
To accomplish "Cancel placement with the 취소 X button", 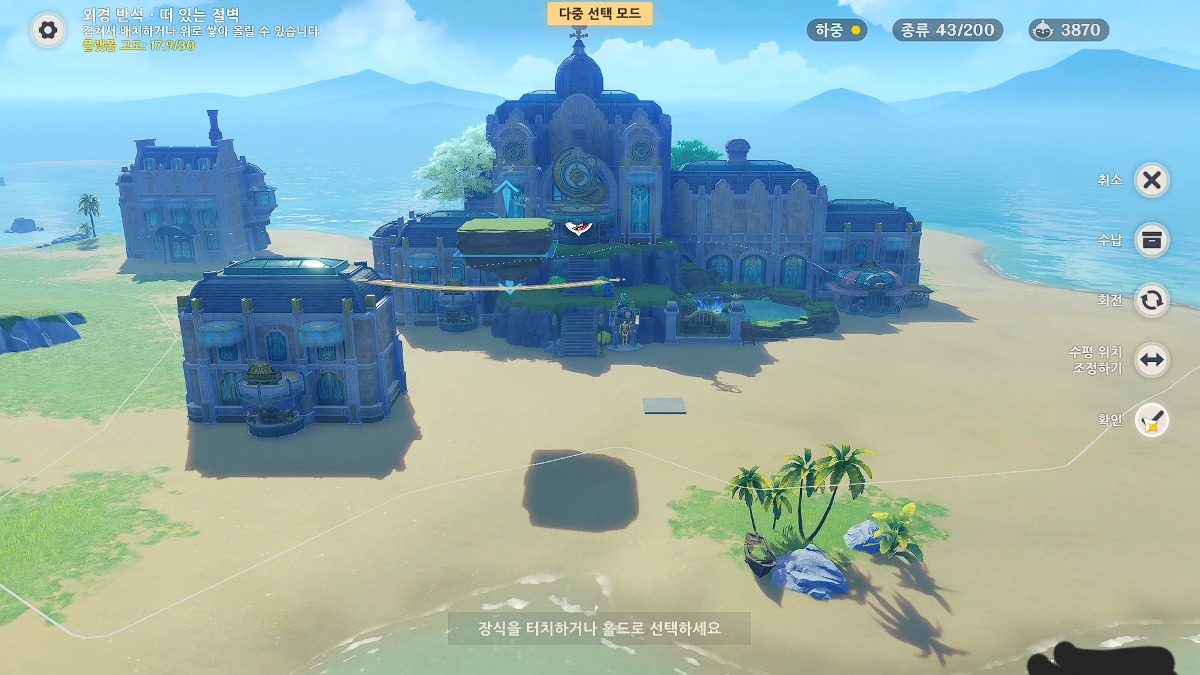I will [1152, 180].
